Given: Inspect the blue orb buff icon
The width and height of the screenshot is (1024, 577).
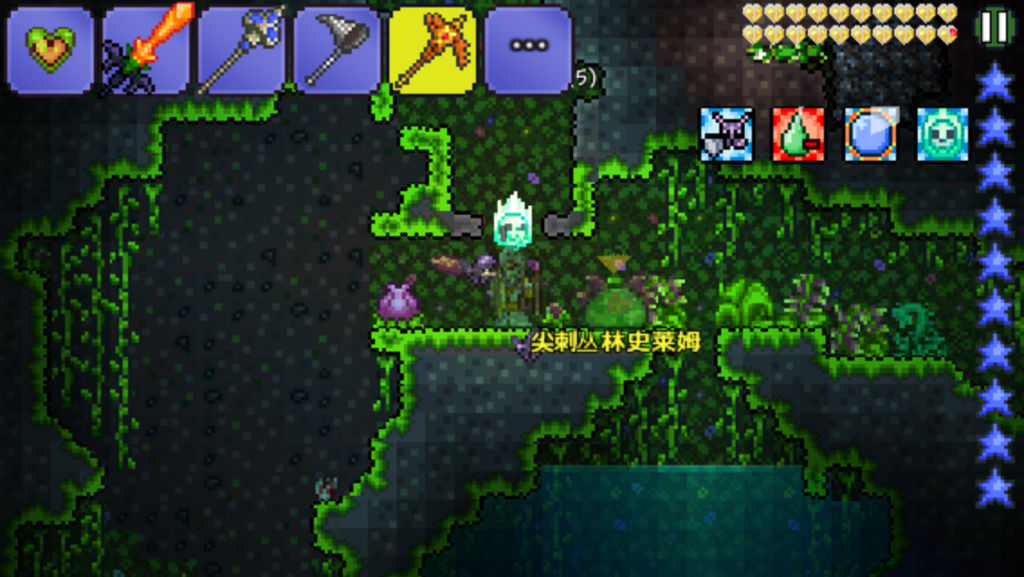Looking at the screenshot, I should point(870,134).
